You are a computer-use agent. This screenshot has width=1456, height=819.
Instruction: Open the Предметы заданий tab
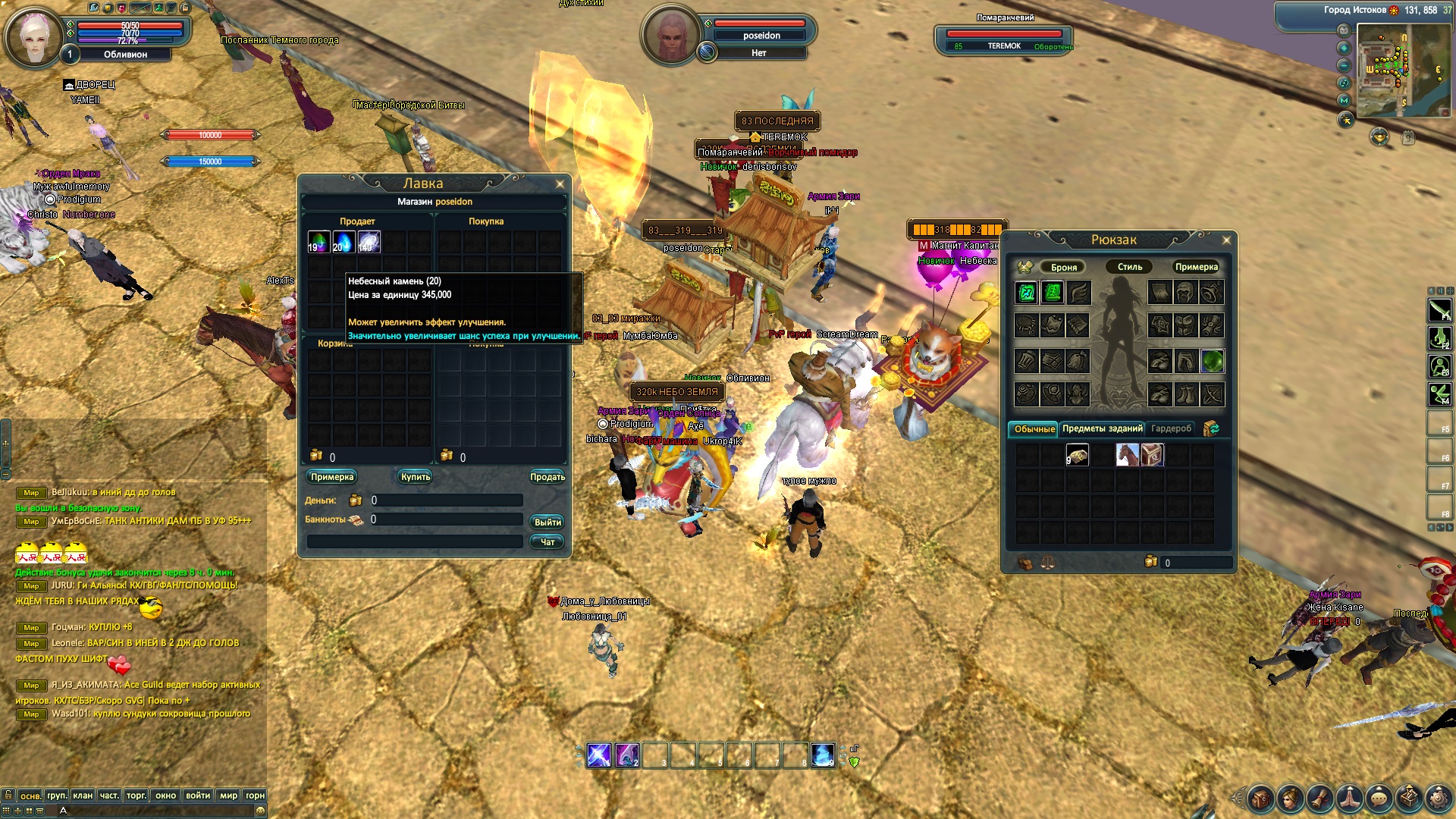(1102, 429)
